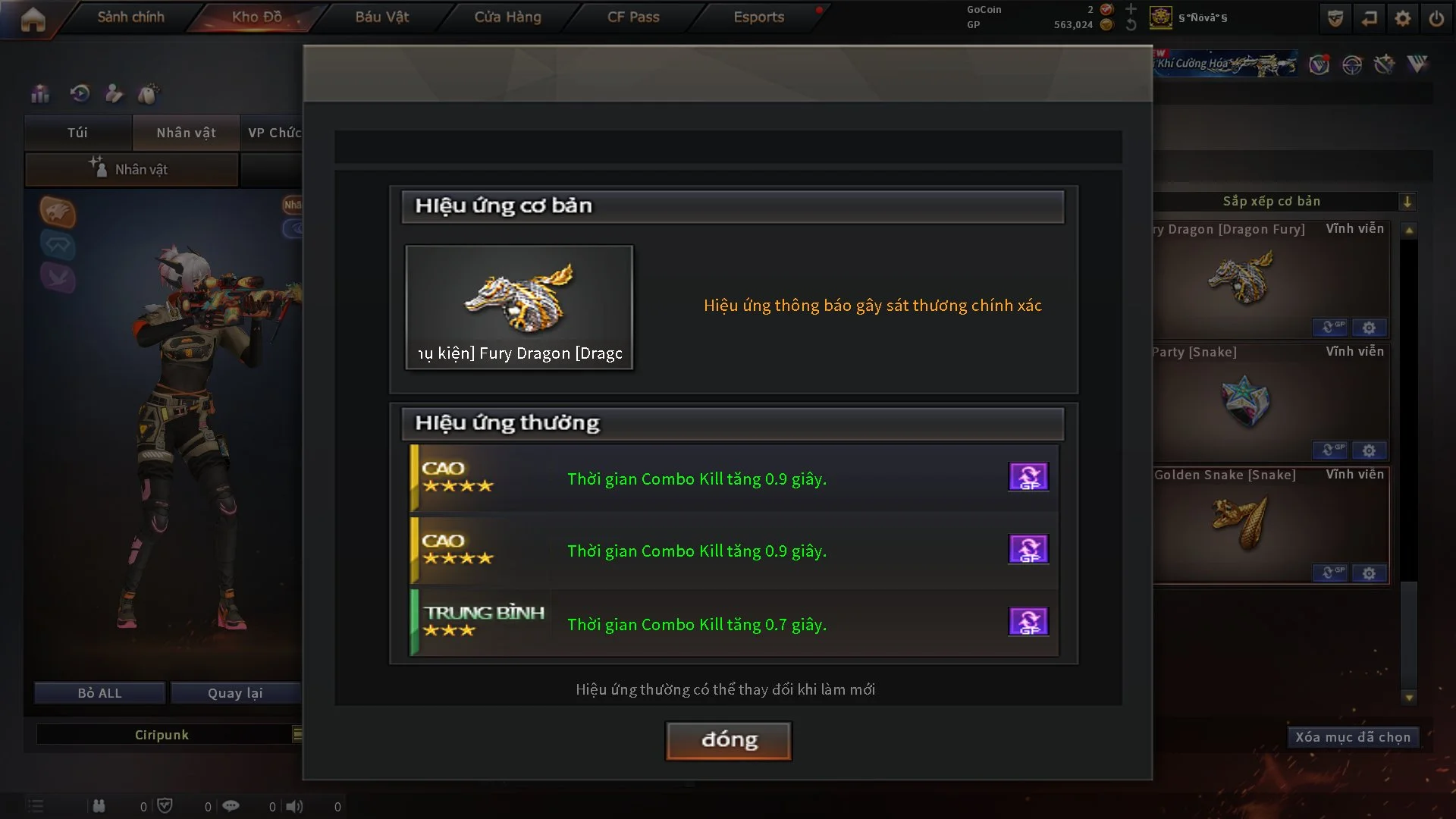Open the Esports tab

[x=758, y=17]
